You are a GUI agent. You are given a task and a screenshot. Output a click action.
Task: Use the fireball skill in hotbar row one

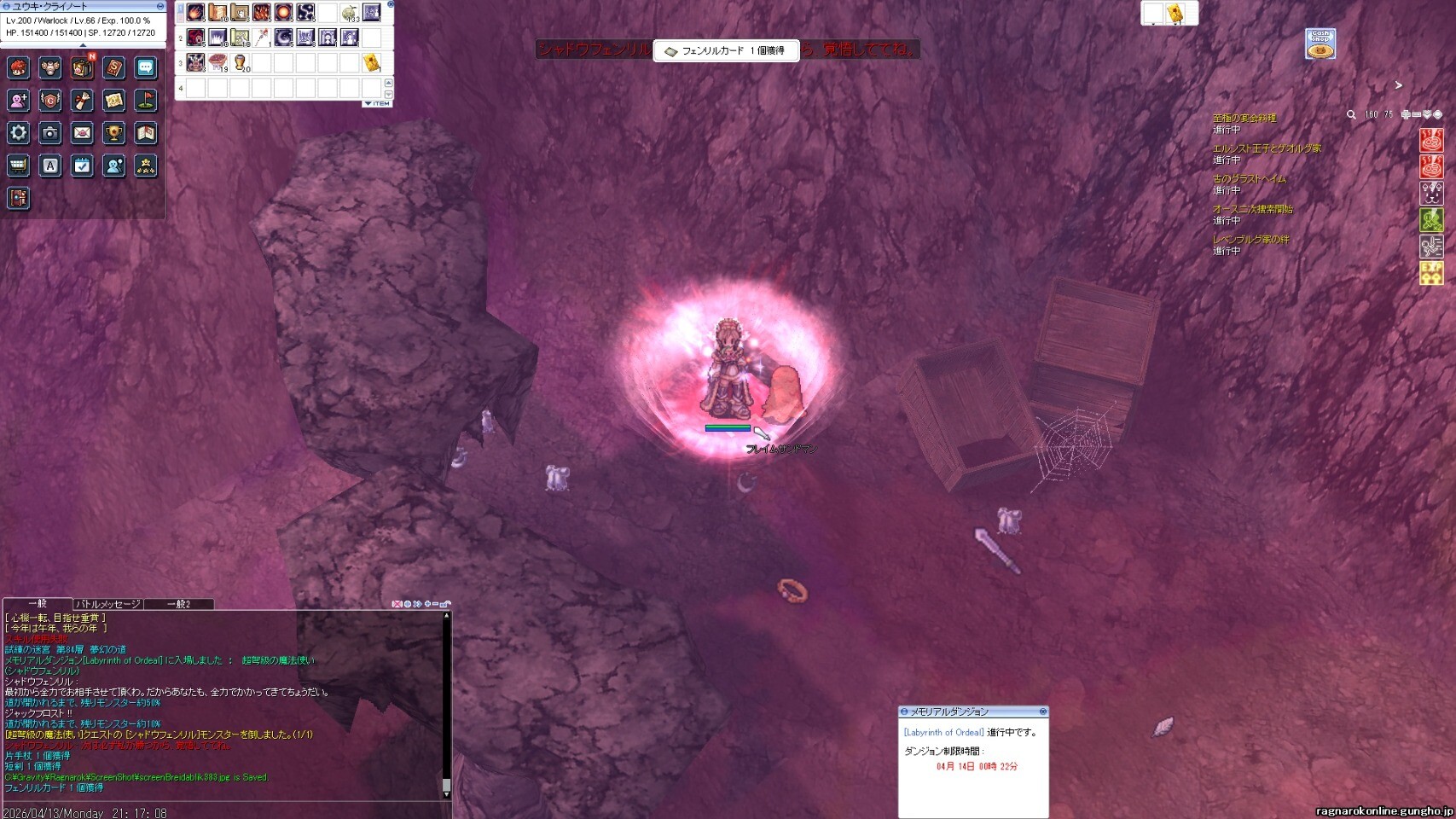coord(195,13)
